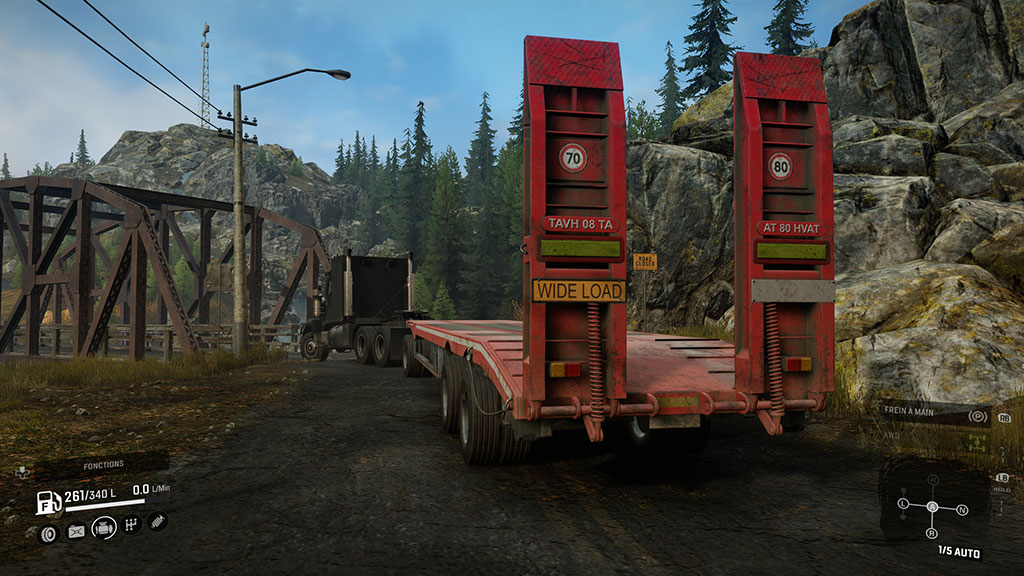Select the wheel damage status icon

pos(47,532)
